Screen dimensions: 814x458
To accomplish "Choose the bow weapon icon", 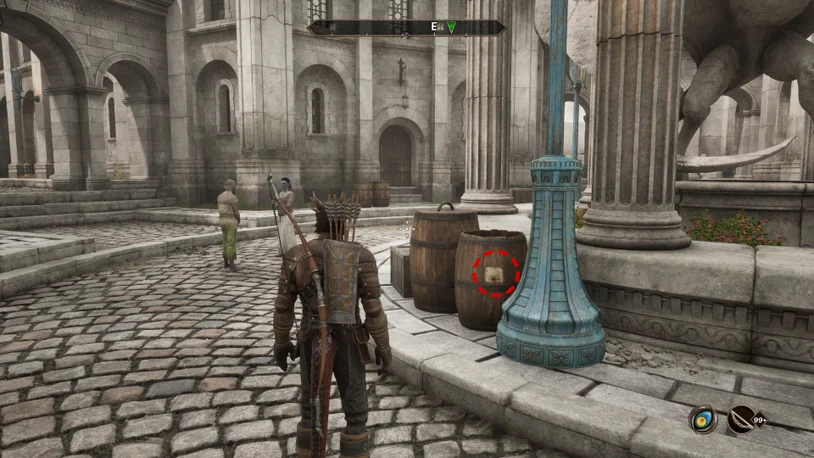I will pyautogui.click(x=741, y=420).
